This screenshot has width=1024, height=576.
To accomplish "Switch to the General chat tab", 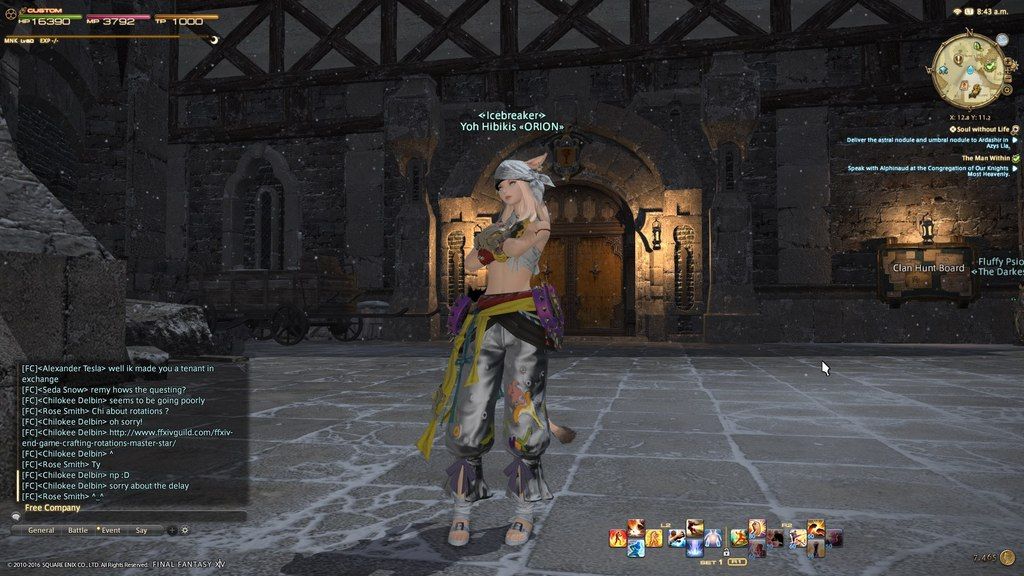I will [x=41, y=530].
